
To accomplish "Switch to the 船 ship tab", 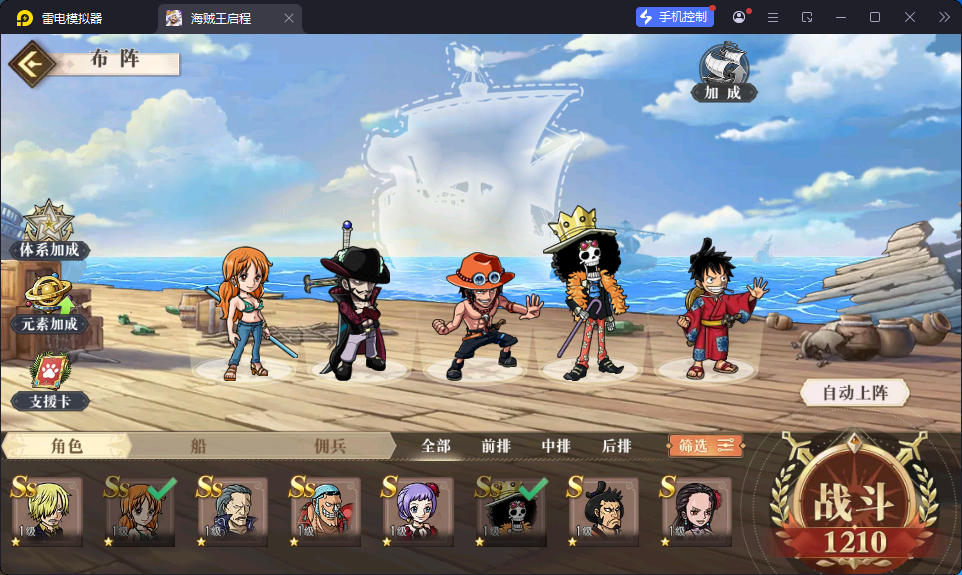I will click(x=198, y=446).
